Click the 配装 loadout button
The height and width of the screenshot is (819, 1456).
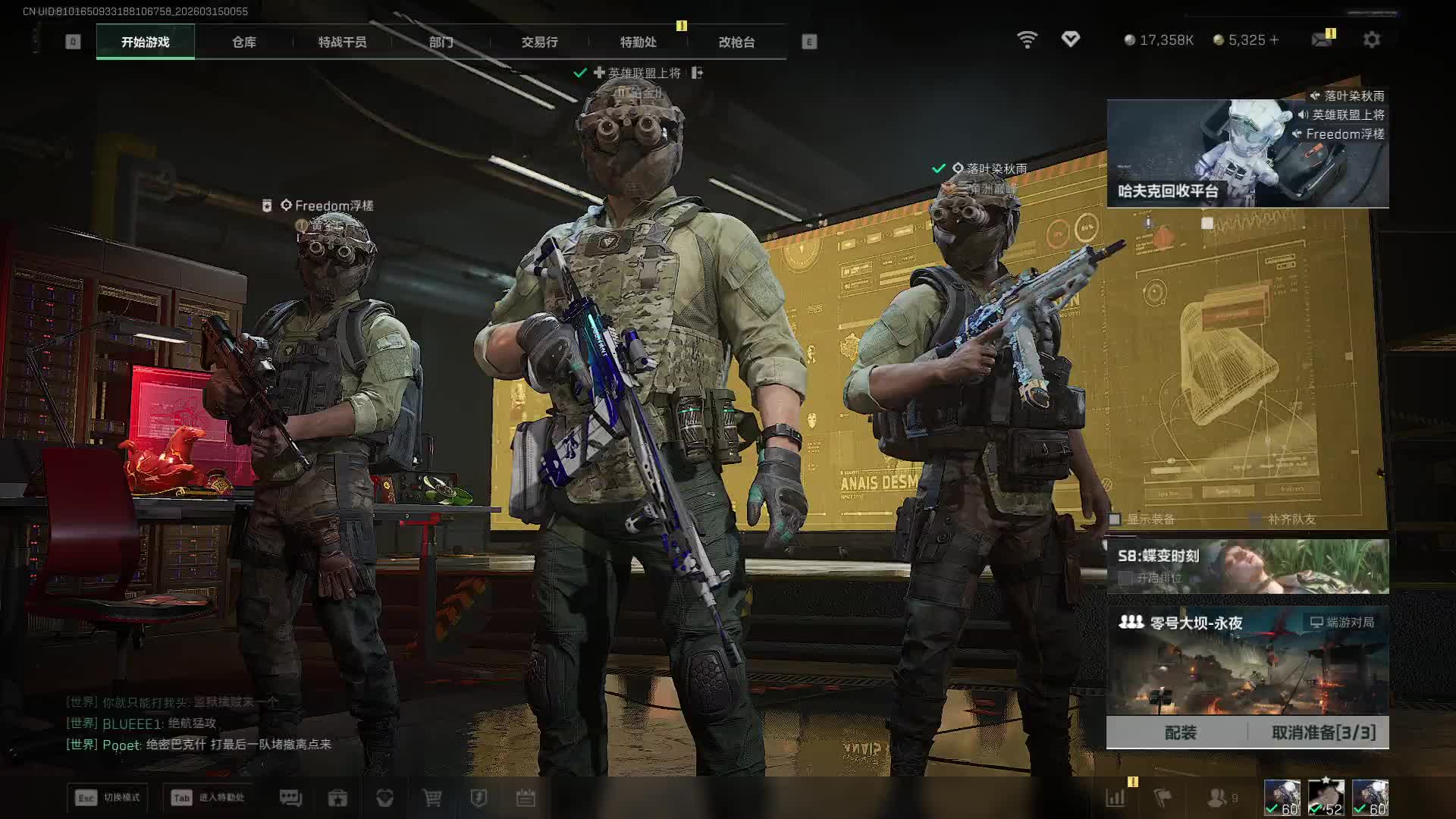coord(1180,733)
